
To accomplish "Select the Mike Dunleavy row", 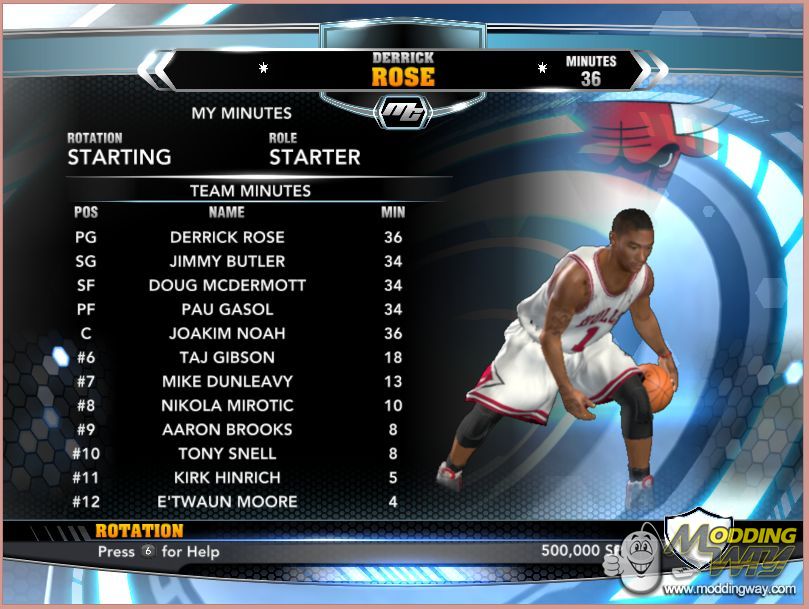I will click(227, 381).
